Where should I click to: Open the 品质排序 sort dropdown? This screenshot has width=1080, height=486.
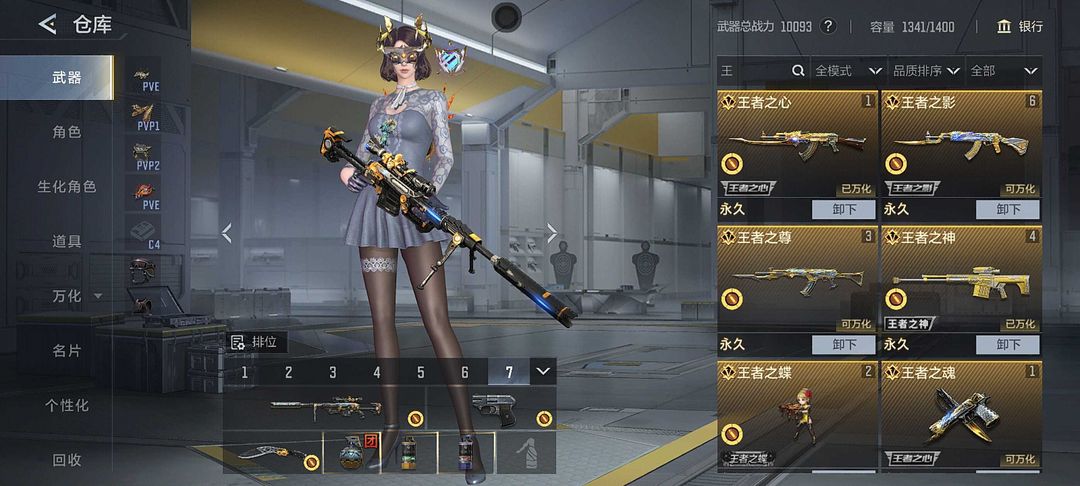pos(925,71)
